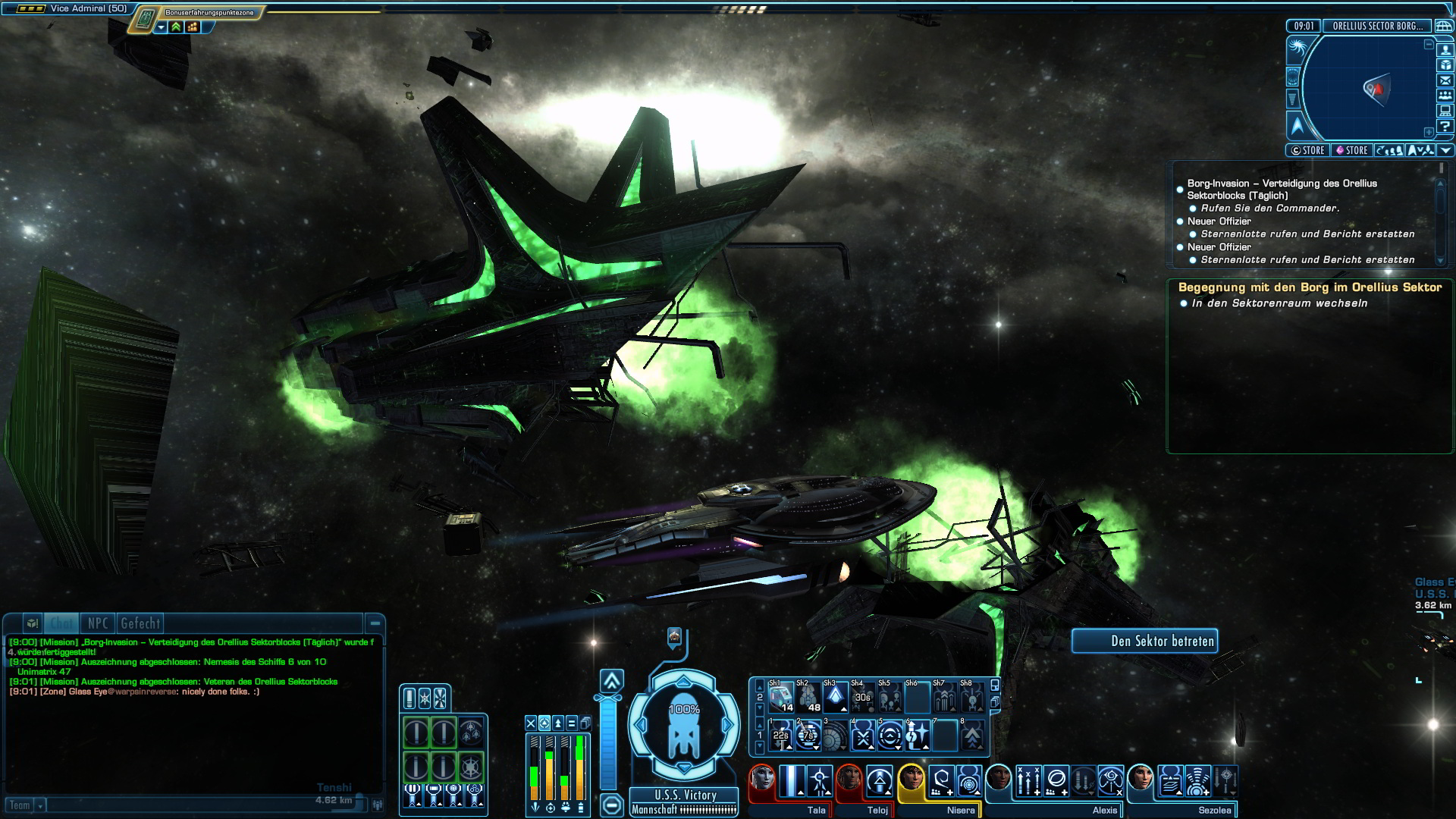
Task: Stop the ship with the throttle minus button
Action: [x=612, y=803]
